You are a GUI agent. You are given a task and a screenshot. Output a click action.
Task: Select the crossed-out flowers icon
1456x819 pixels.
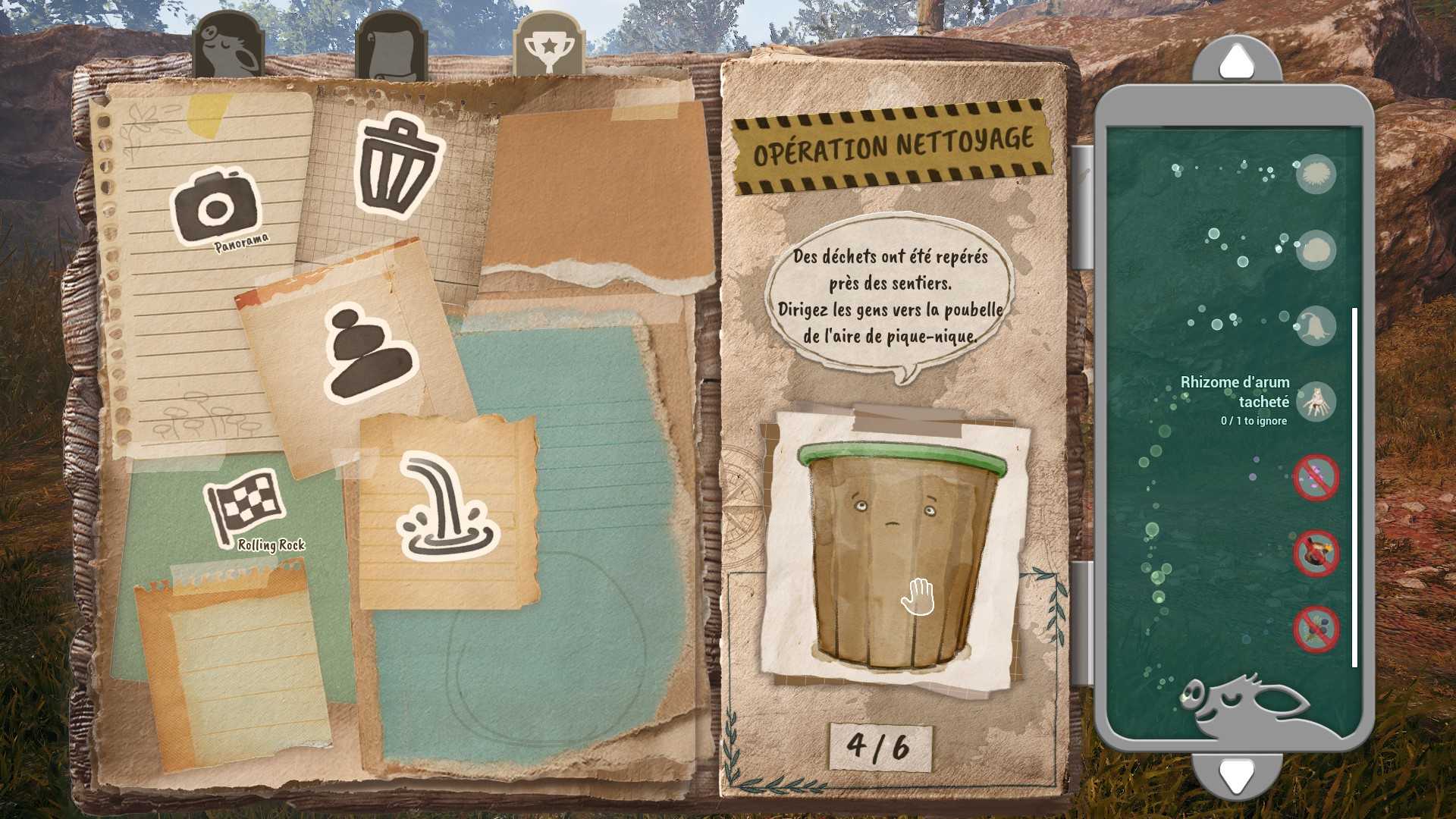[1316, 478]
